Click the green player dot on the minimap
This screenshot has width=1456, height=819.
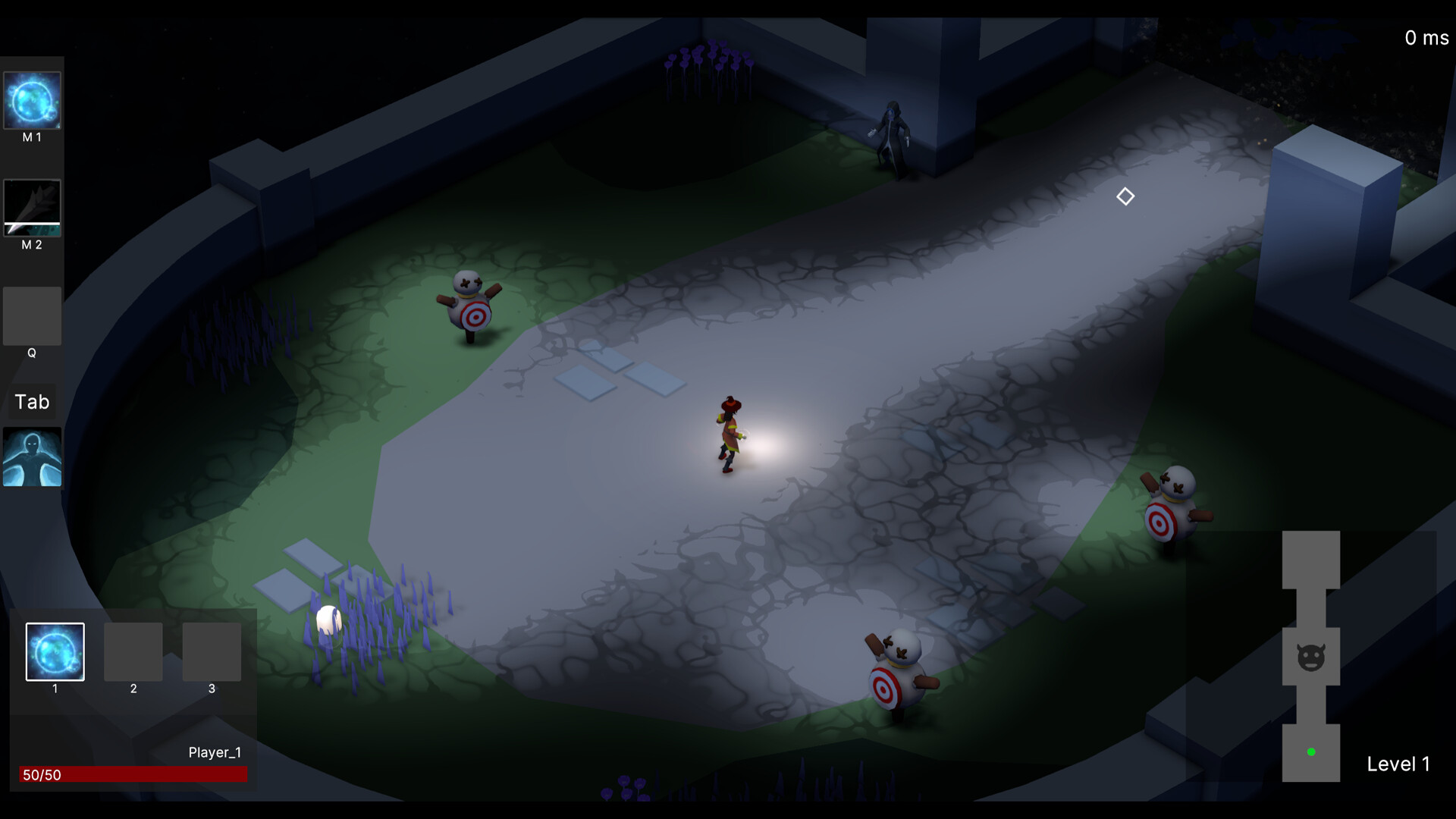(1310, 752)
